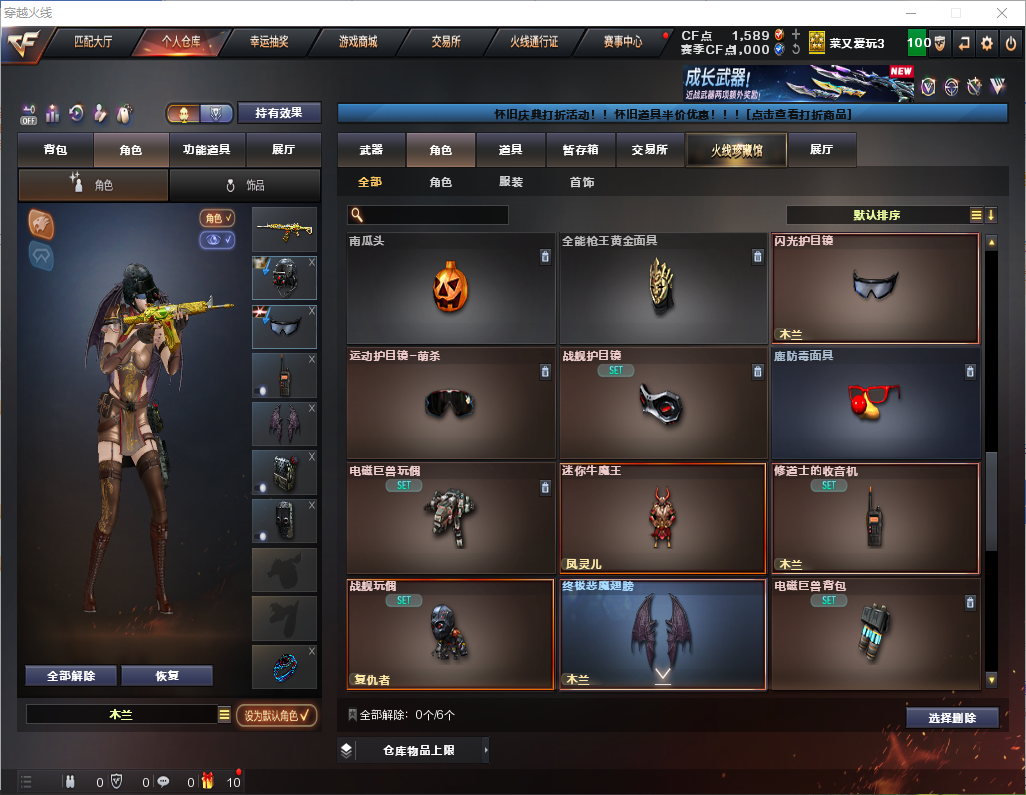Close the game window
Image resolution: width=1026 pixels, height=795 pixels.
pyautogui.click(x=1002, y=13)
